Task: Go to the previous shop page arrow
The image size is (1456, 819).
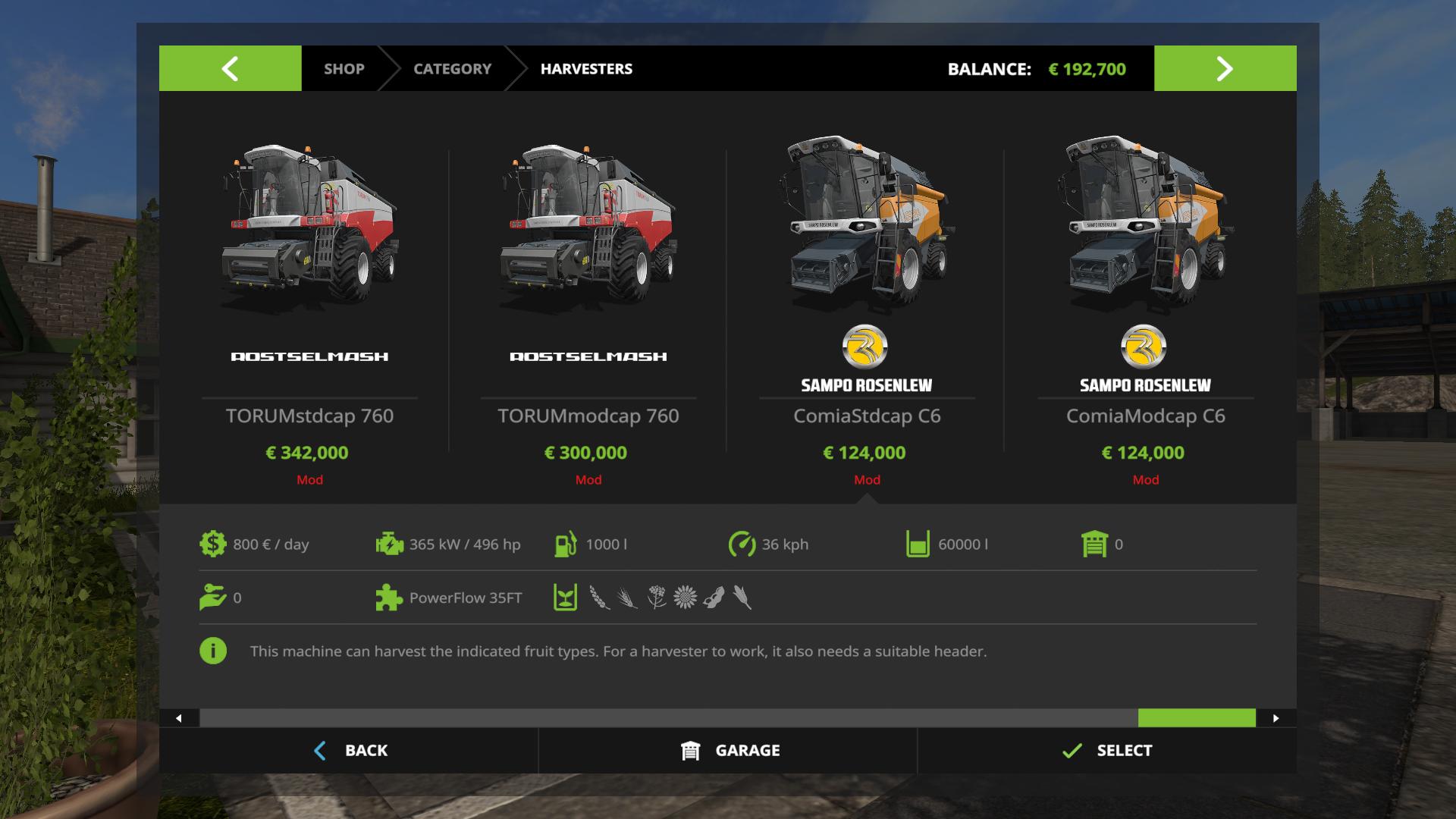Action: [x=230, y=68]
